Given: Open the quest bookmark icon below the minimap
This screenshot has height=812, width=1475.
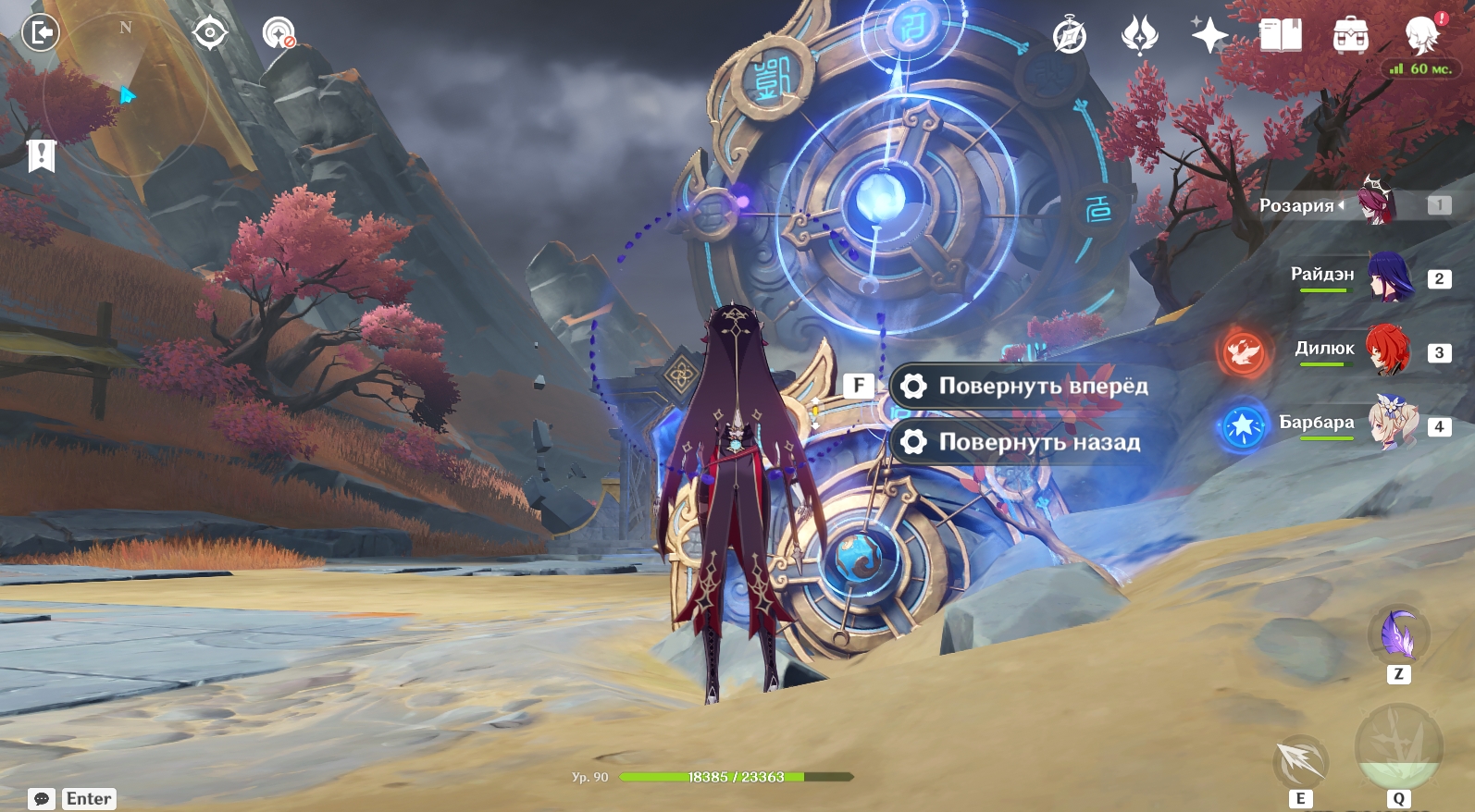Looking at the screenshot, I should (x=42, y=155).
